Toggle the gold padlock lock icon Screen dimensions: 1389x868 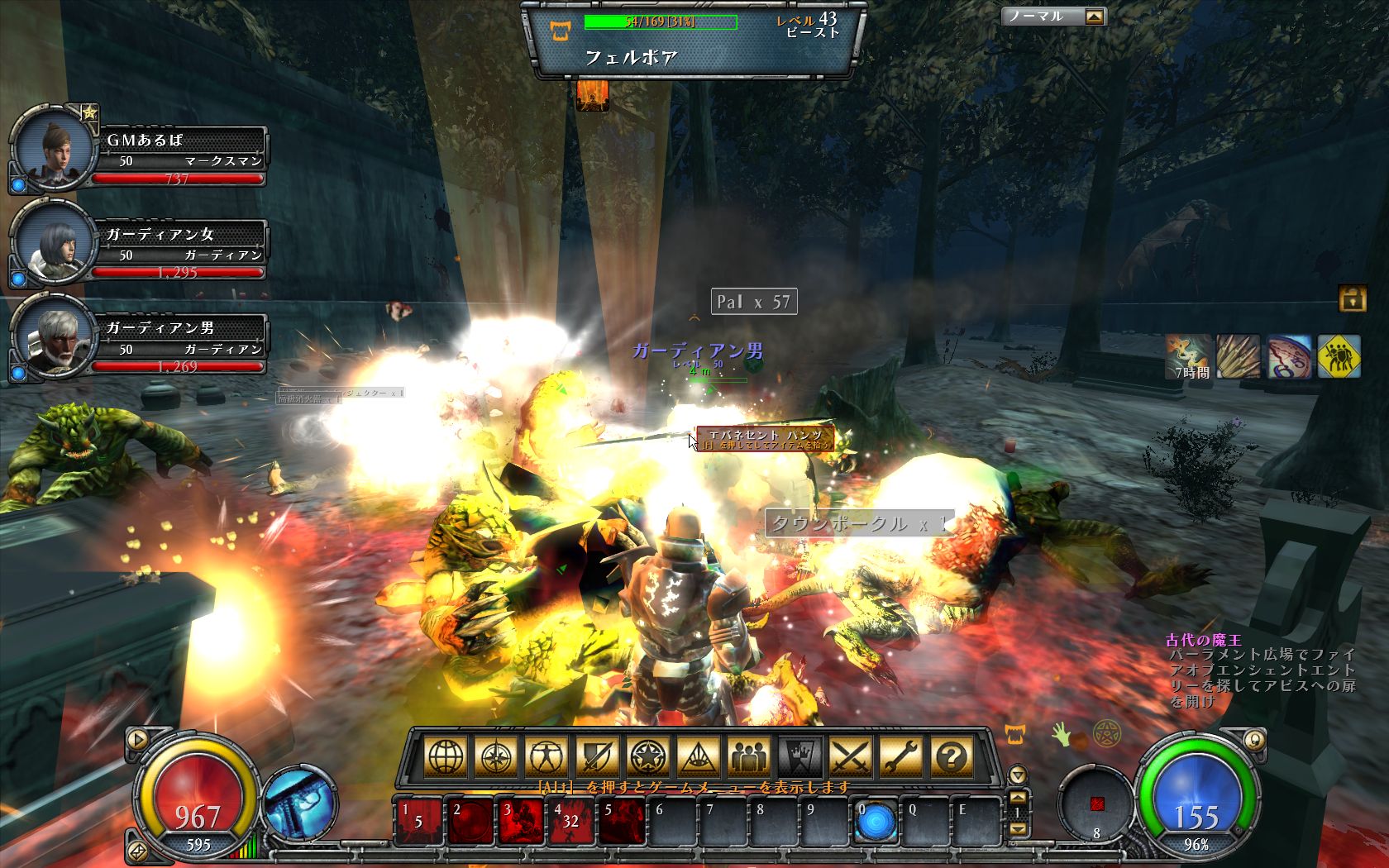point(1353,298)
